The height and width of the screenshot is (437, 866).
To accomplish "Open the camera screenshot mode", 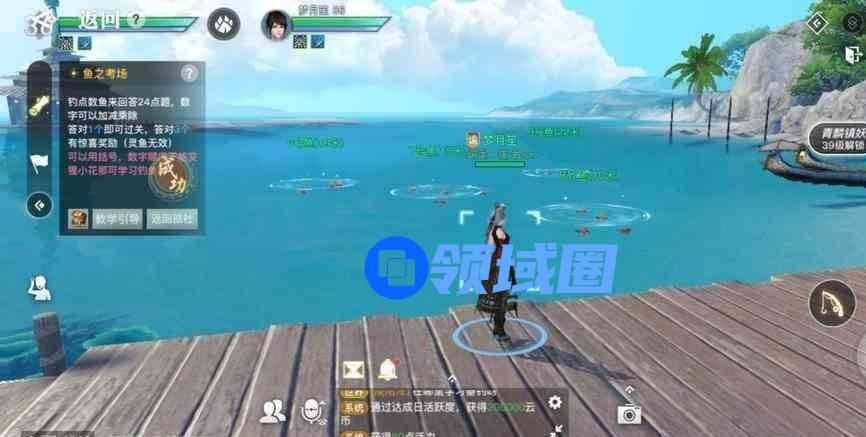I will click(x=629, y=412).
